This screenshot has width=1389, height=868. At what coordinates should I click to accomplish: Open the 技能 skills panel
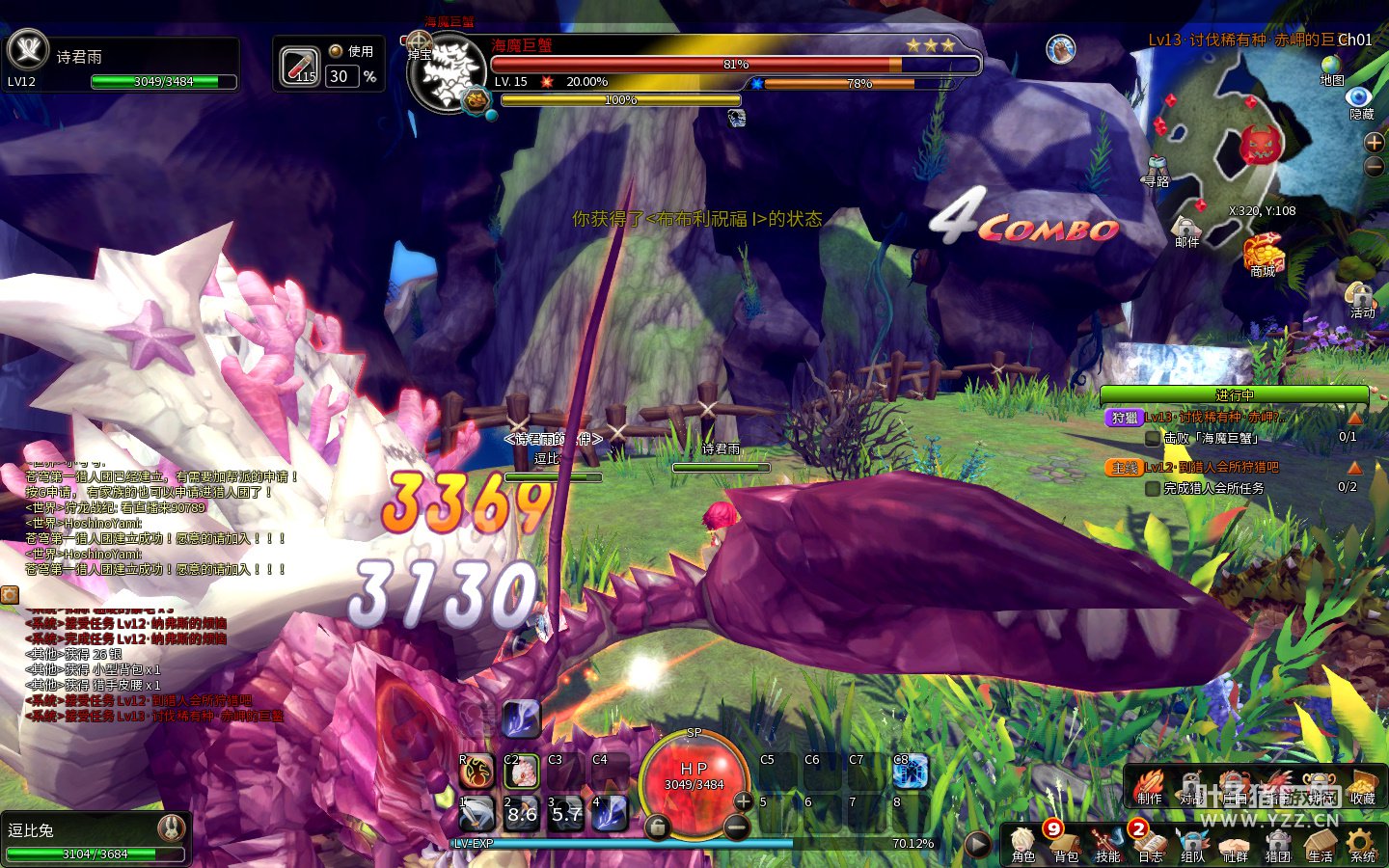tap(1108, 845)
